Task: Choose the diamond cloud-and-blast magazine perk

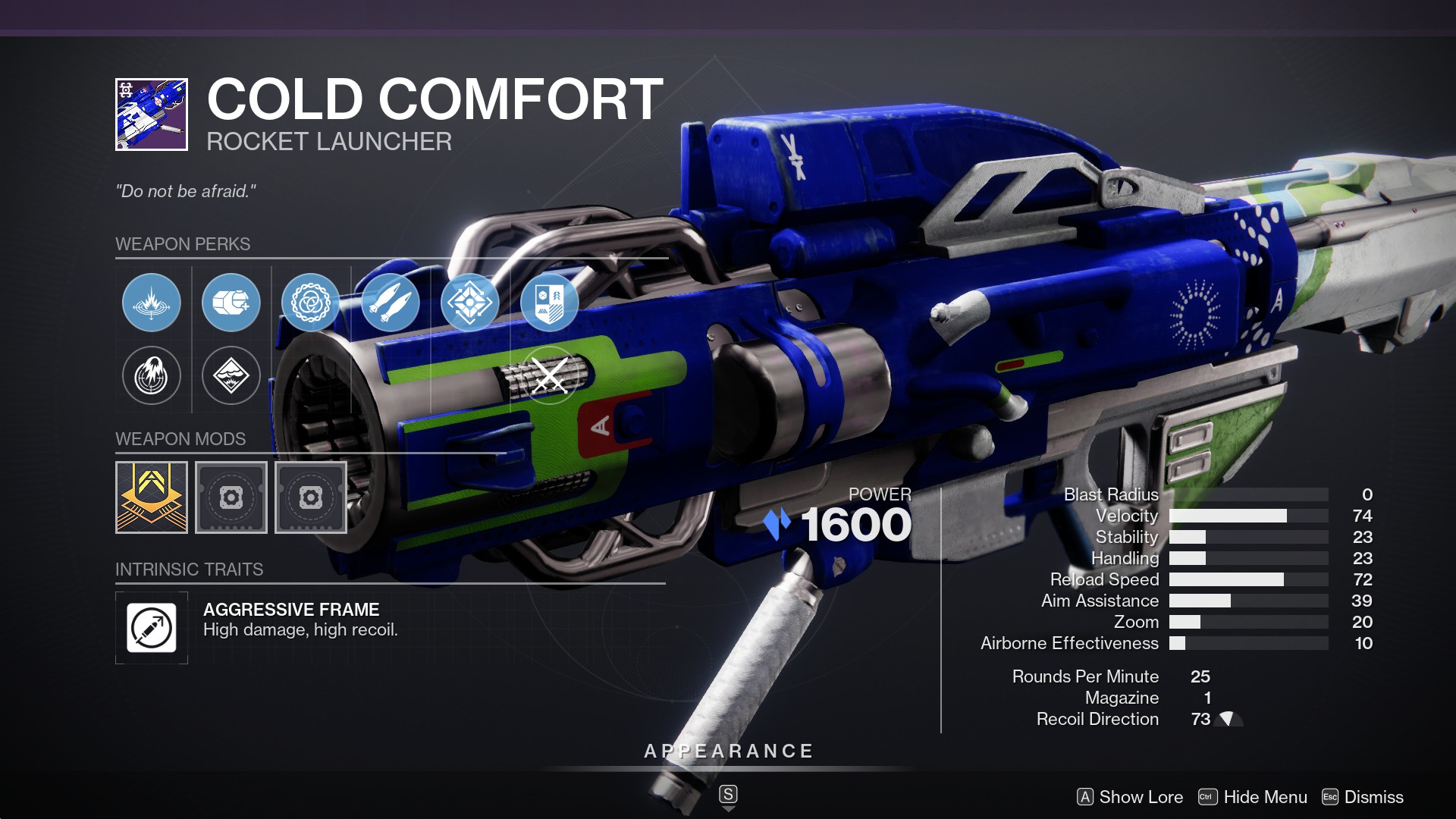Action: coord(231,375)
